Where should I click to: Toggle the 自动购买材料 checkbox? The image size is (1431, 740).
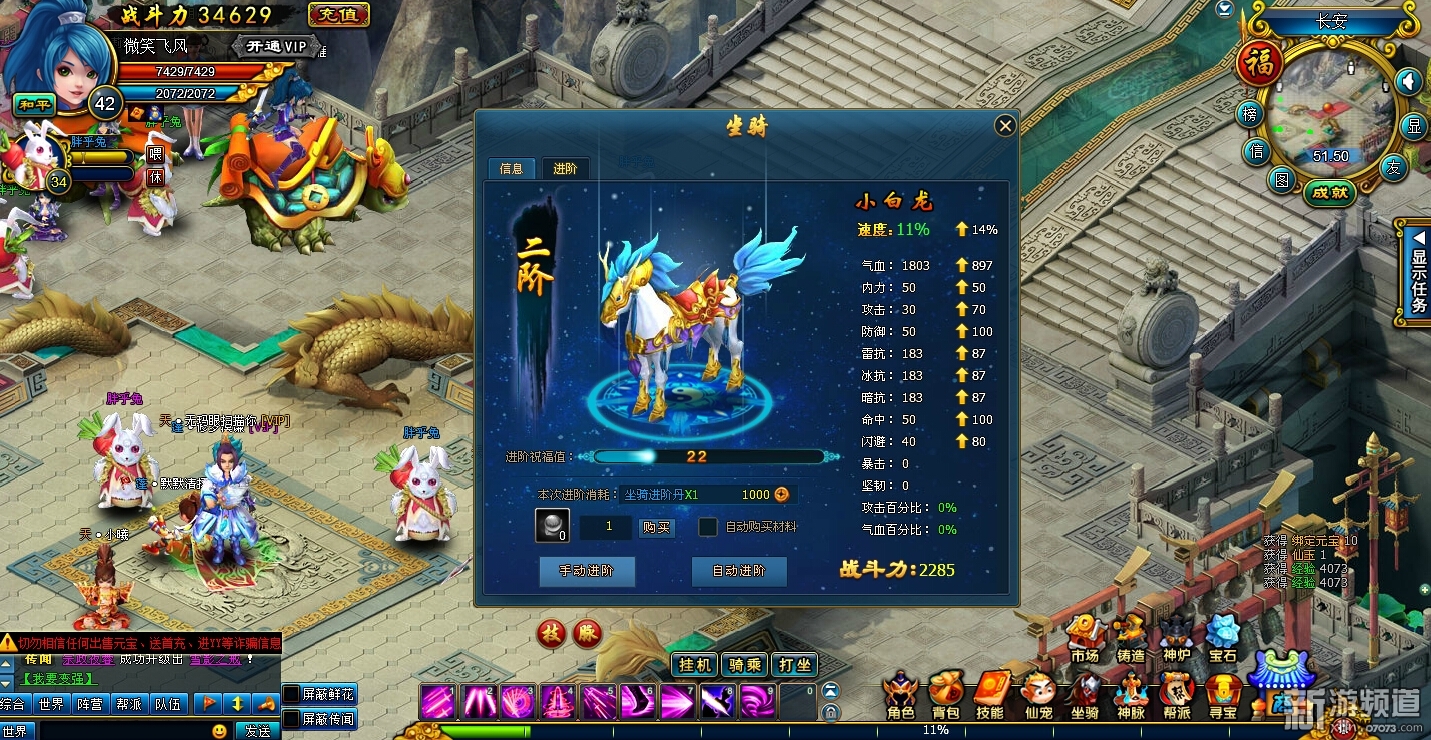click(708, 527)
